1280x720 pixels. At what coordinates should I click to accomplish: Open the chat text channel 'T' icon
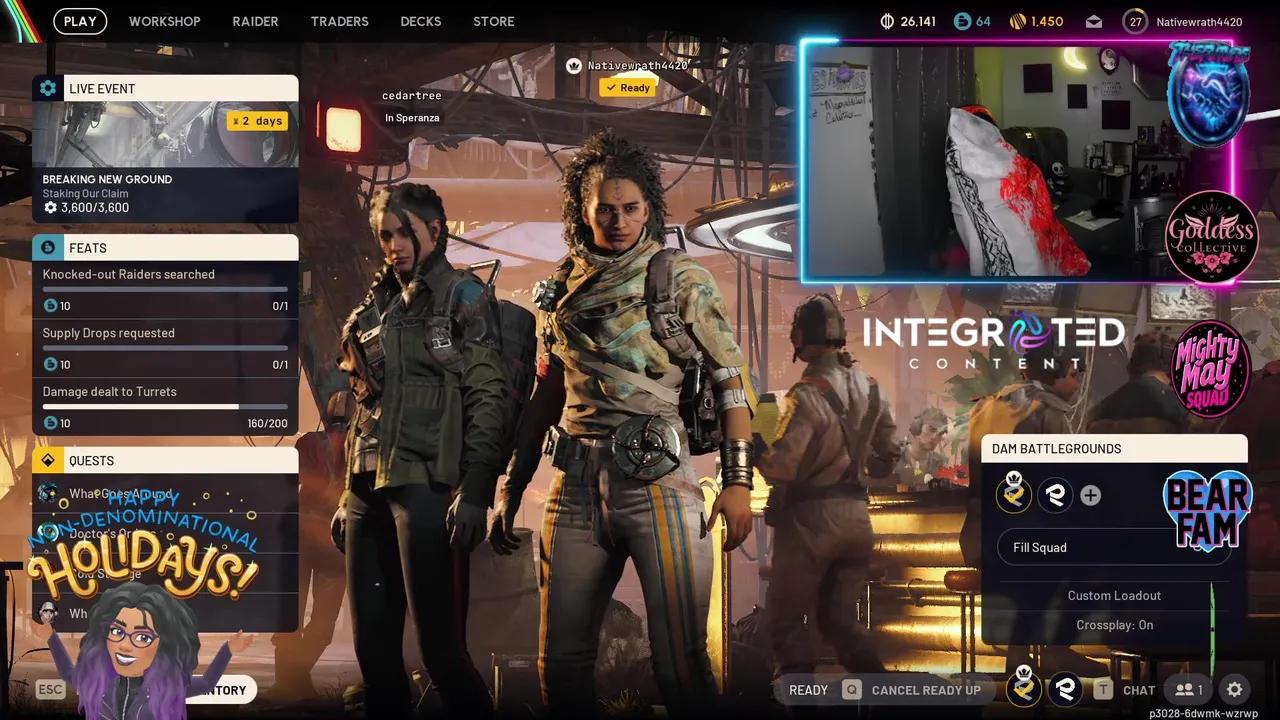coord(1103,689)
